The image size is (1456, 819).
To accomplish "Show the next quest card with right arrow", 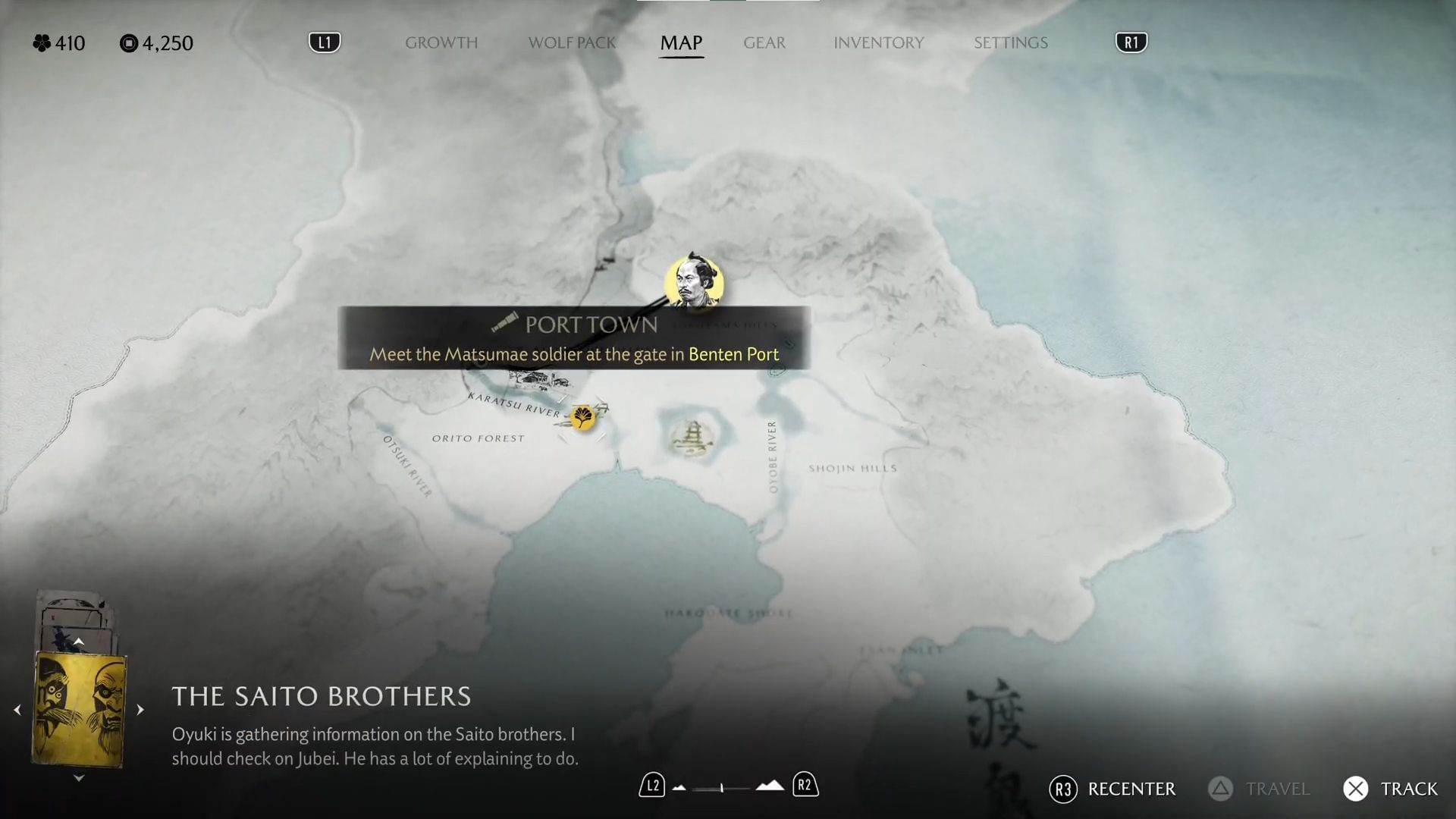I will click(x=140, y=711).
